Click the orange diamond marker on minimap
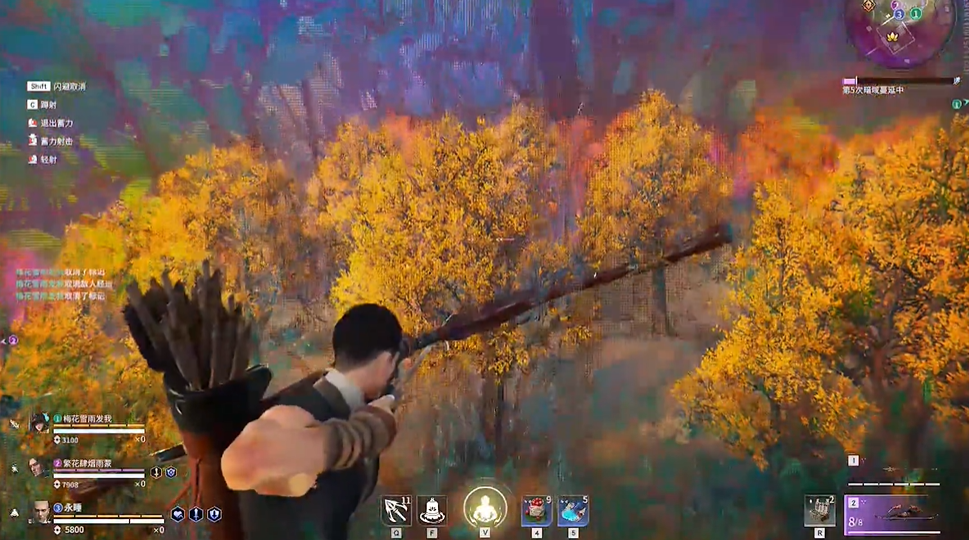 (x=868, y=5)
